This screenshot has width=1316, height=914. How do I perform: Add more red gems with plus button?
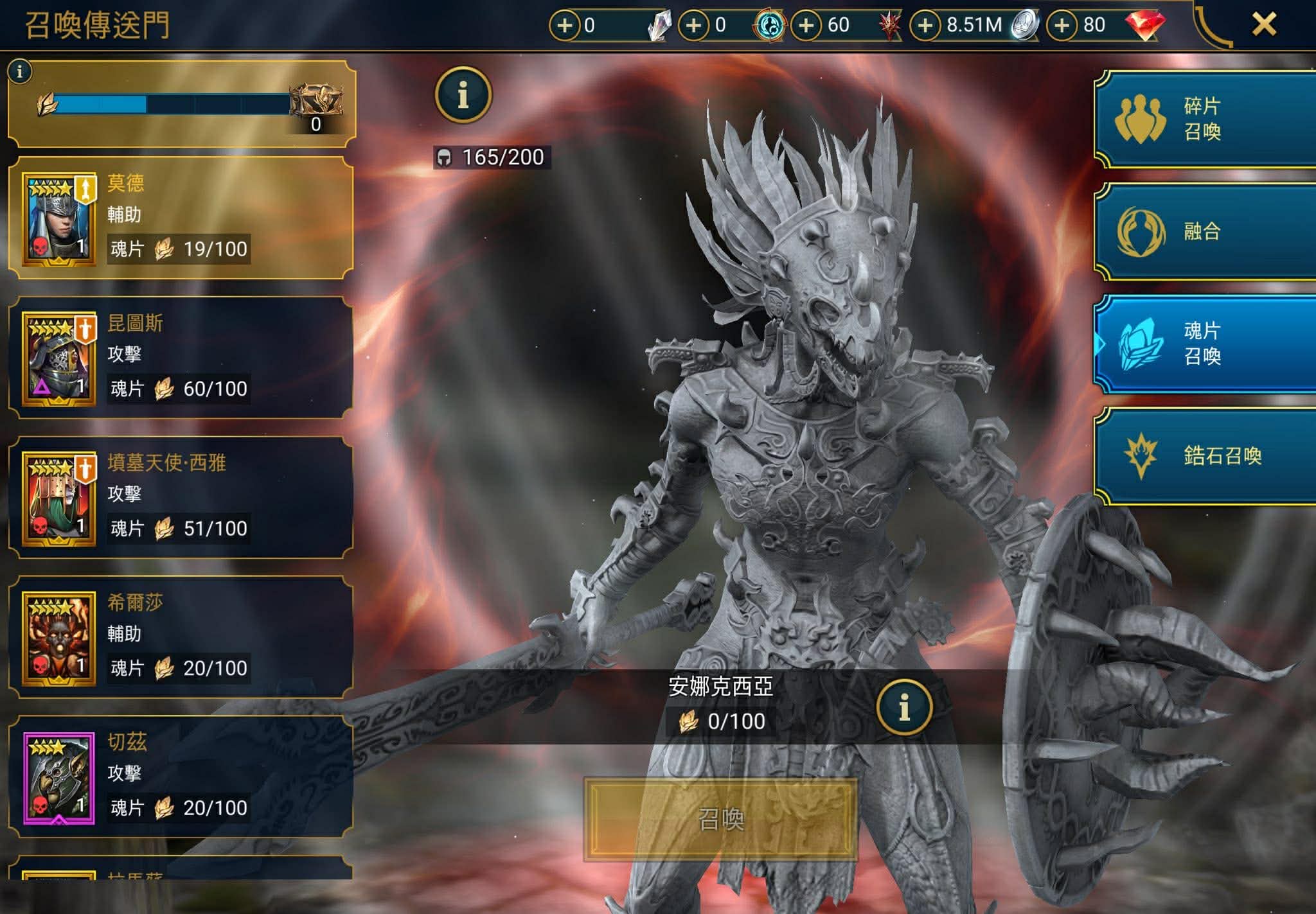(x=1062, y=26)
